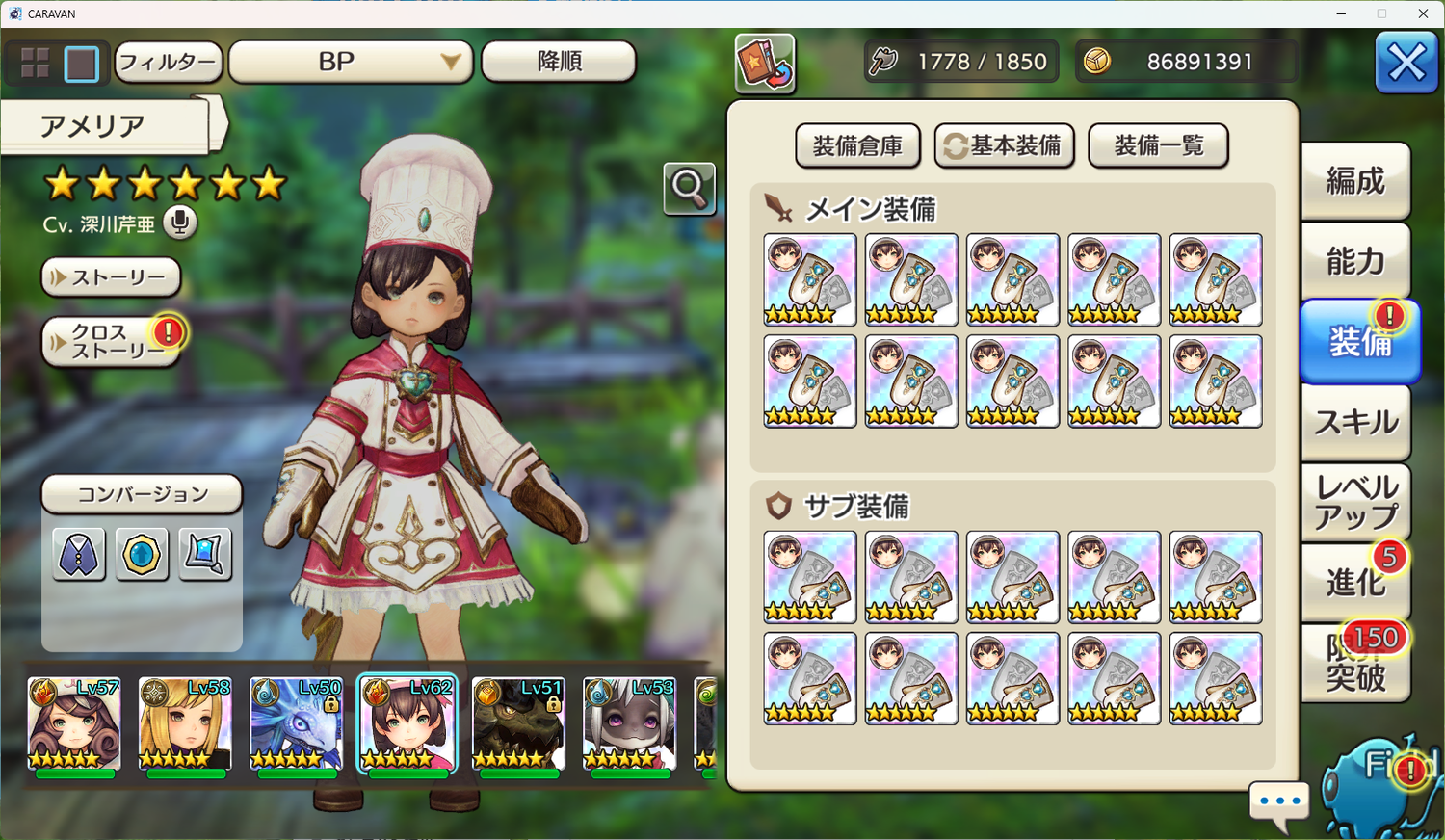1445x840 pixels.
Task: Open the クロスストーリー cross story
Action: pos(111,342)
